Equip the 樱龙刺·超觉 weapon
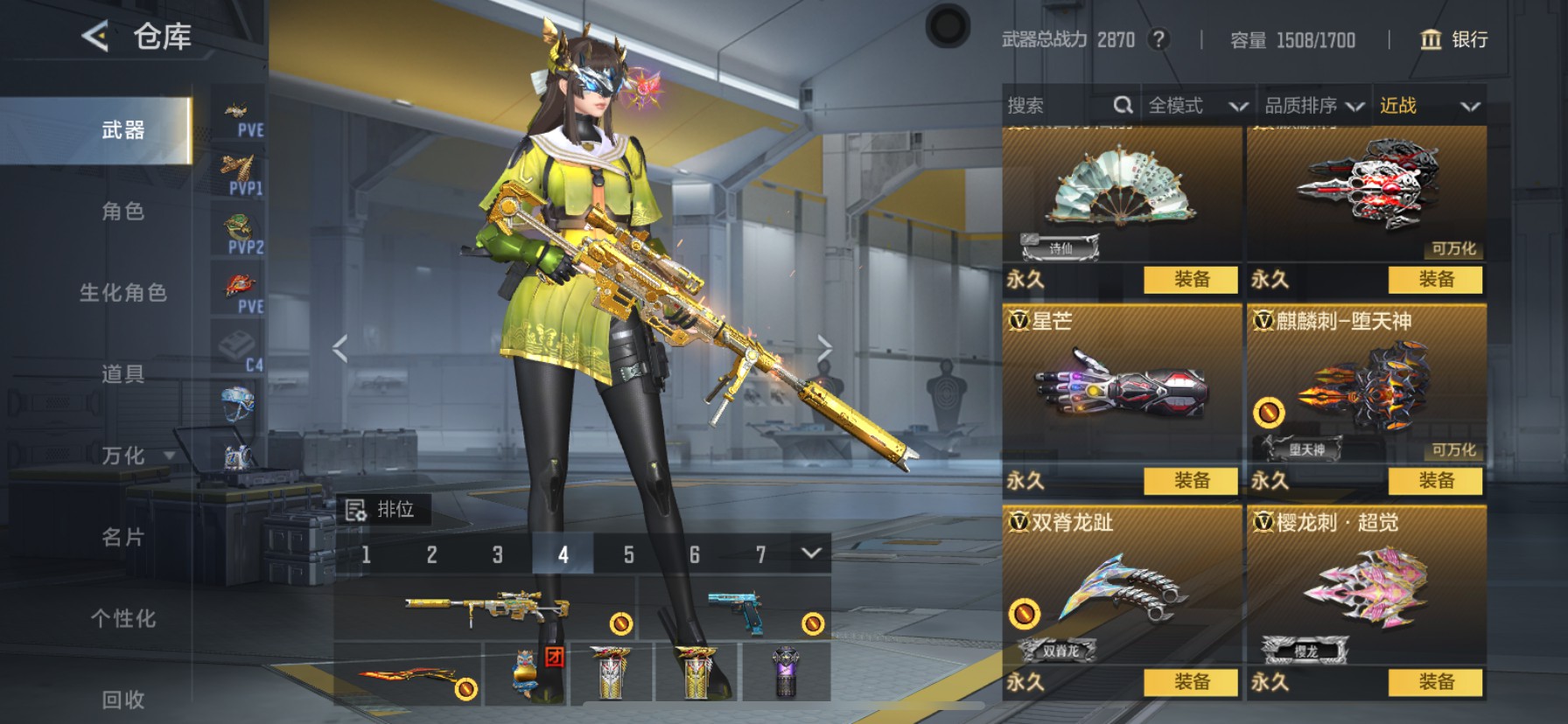 [x=1435, y=681]
